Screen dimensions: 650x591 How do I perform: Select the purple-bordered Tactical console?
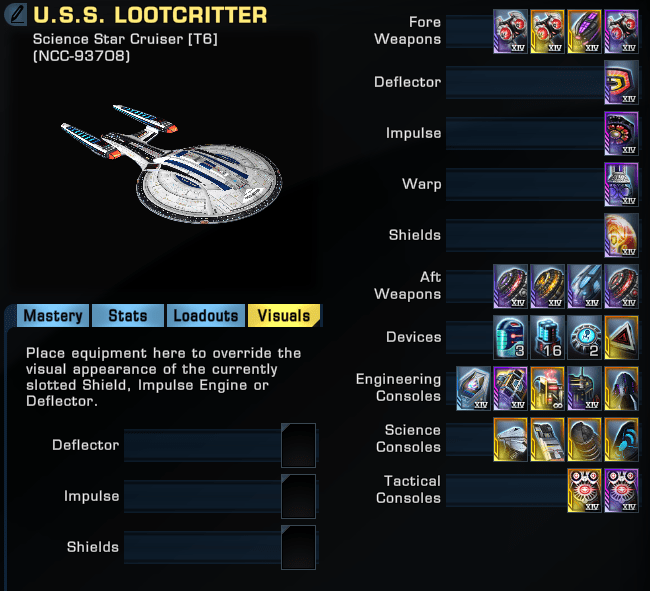pos(621,490)
